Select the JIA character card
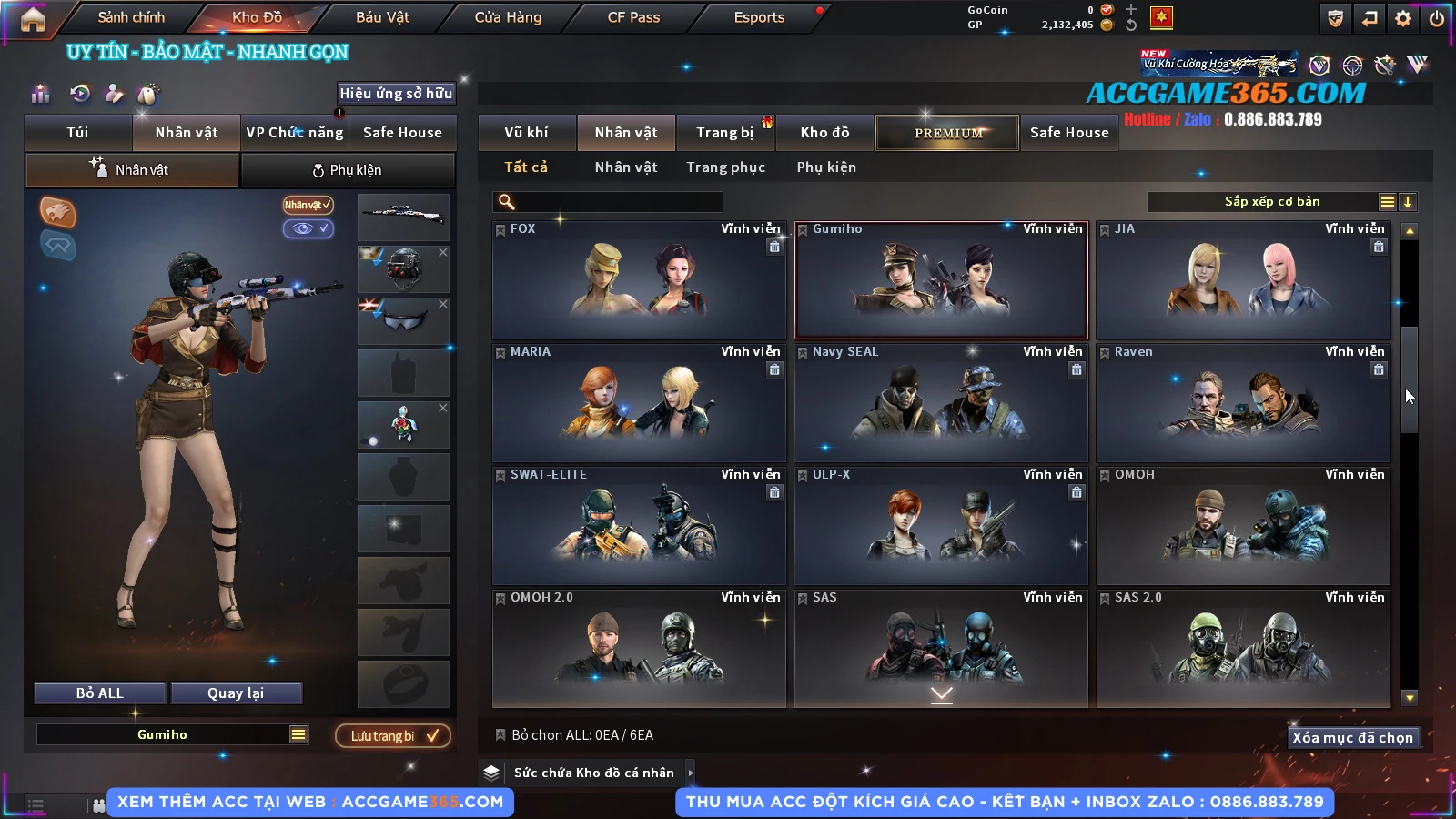The image size is (1456, 819). (x=1243, y=280)
